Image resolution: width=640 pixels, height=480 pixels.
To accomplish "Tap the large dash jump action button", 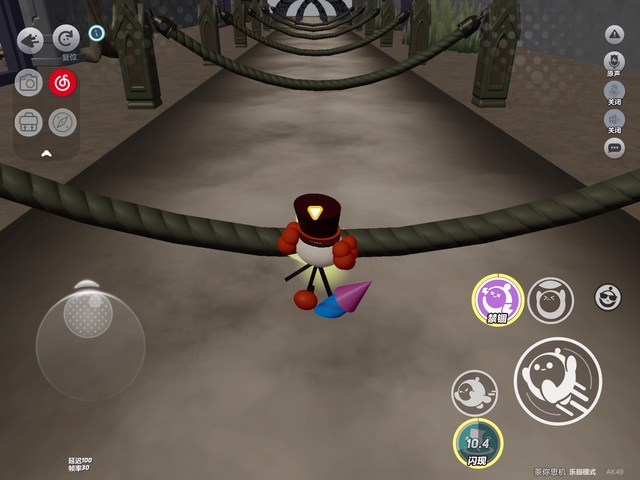I will click(557, 379).
